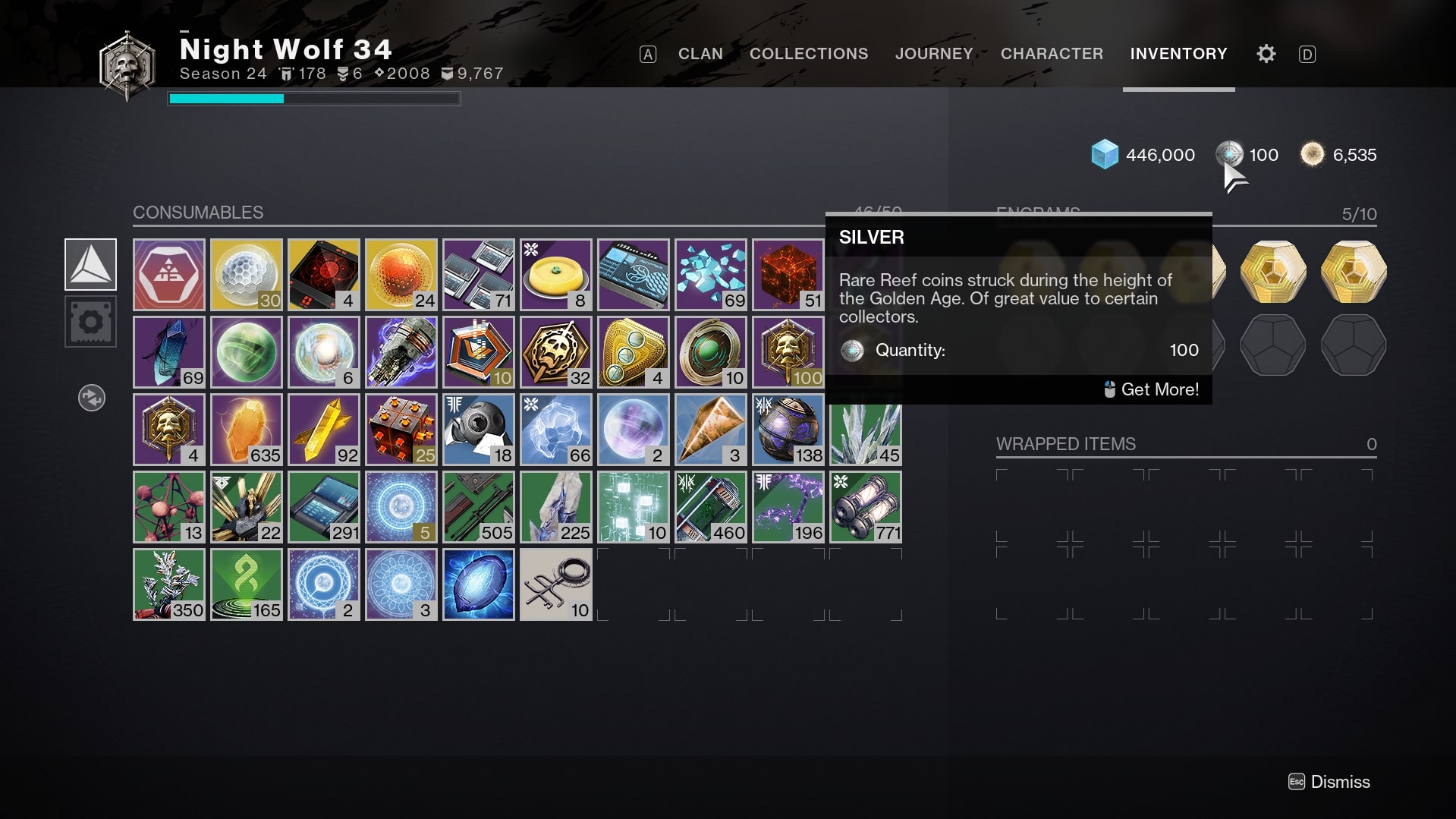Viewport: 1456px width, 819px height.
Task: Click the Bright Dust currency icon
Action: [1311, 154]
